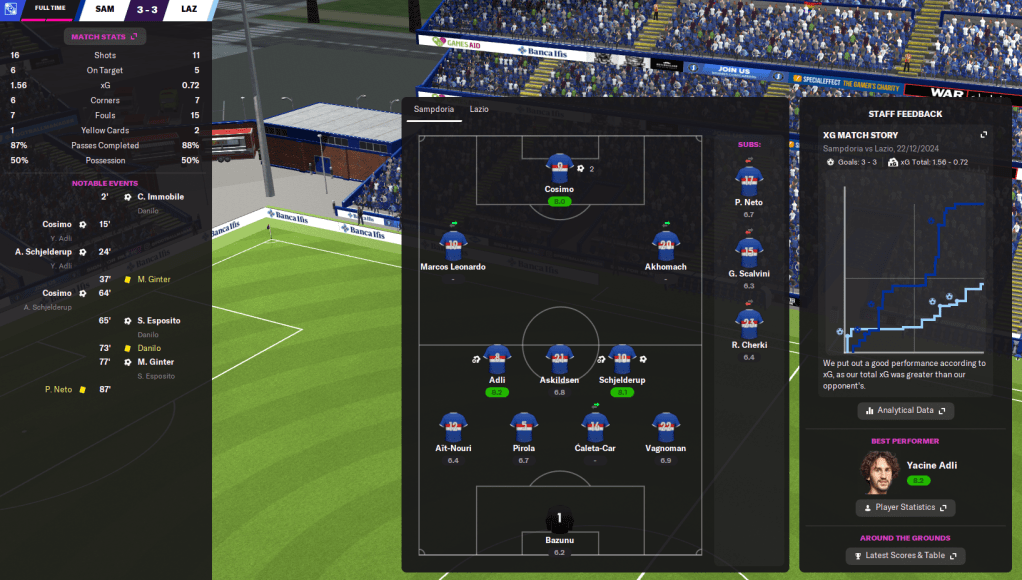Viewport: 1022px width, 580px height.
Task: Select Akhomach on the right wing
Action: coord(665,246)
